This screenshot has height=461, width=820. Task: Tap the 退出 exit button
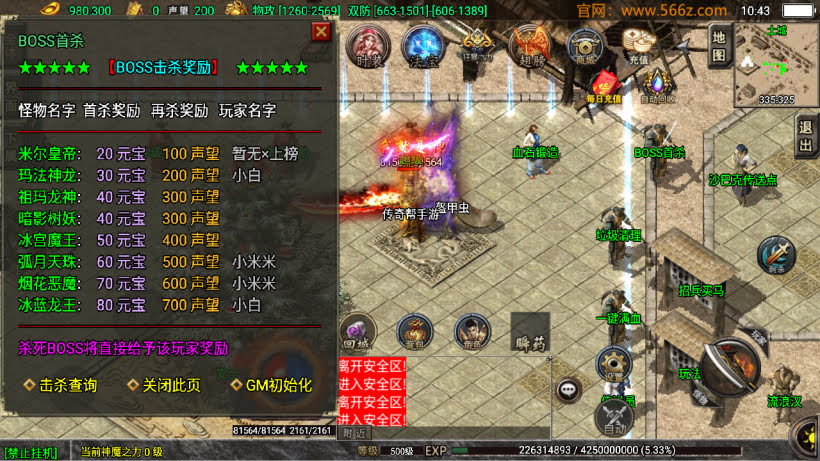pos(806,135)
